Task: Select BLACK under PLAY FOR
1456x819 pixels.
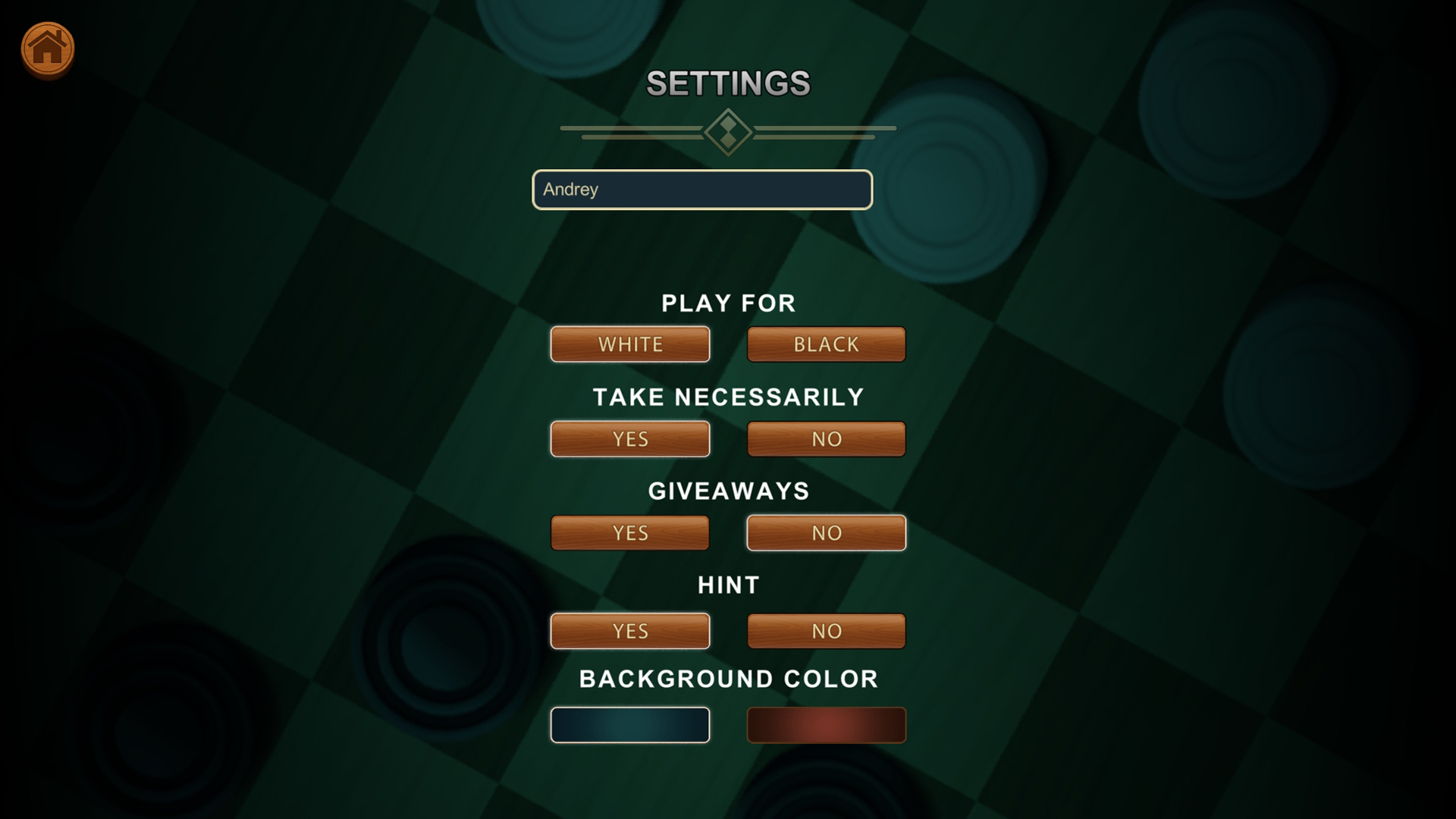Action: (x=826, y=344)
